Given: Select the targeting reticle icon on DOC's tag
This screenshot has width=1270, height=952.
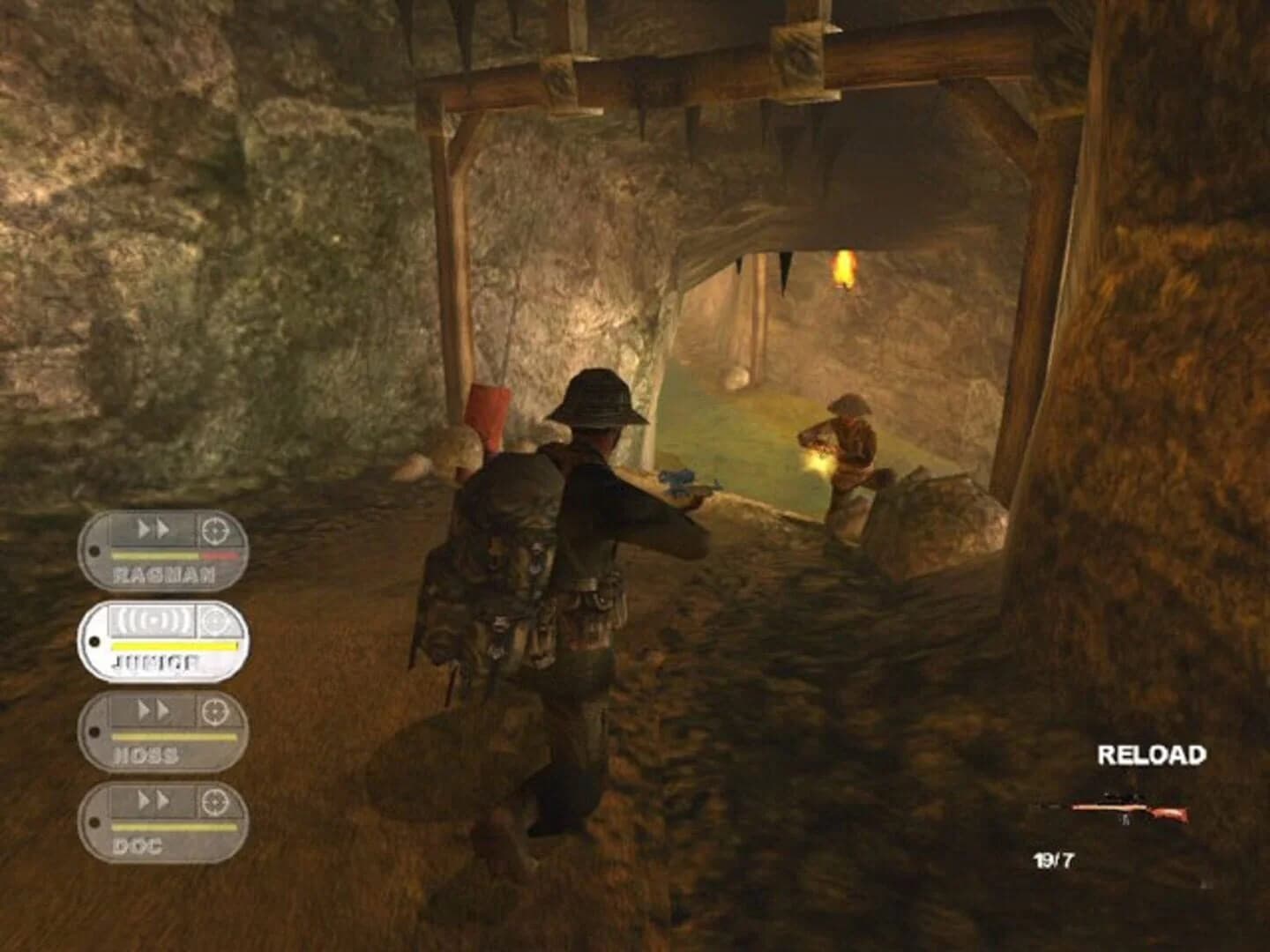Looking at the screenshot, I should [x=217, y=804].
